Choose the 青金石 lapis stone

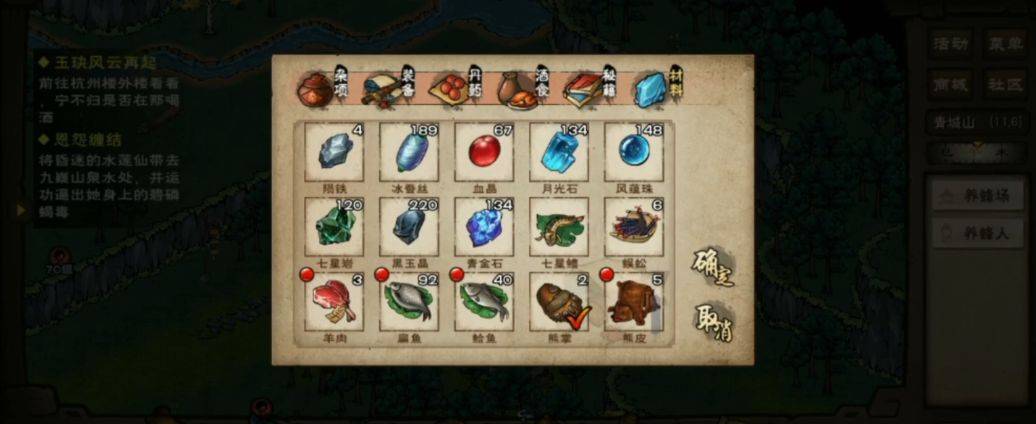tap(484, 227)
